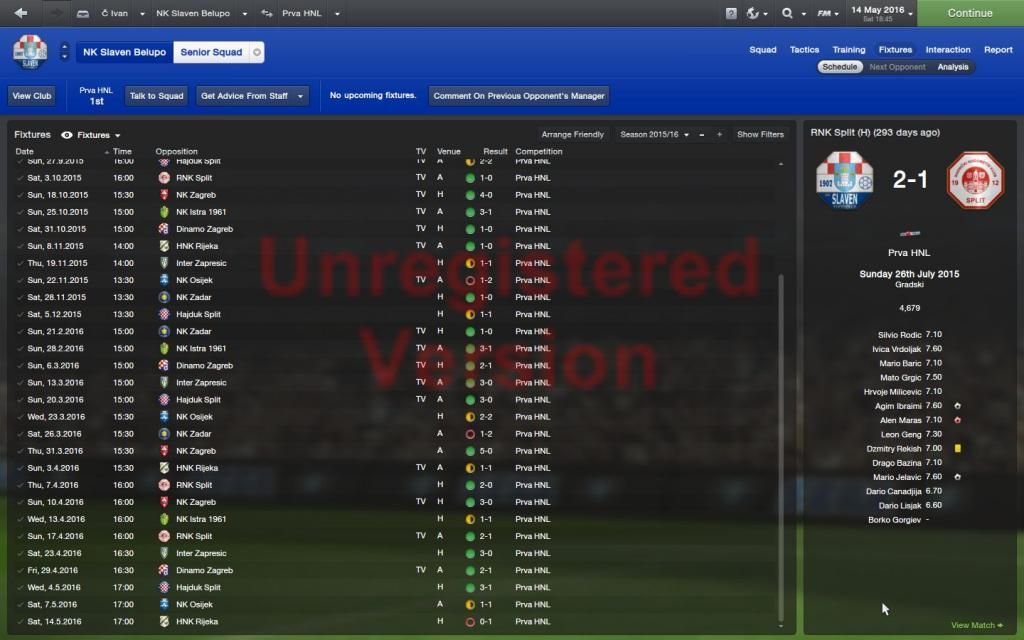1024x640 pixels.
Task: Comment on previous opponent's manager
Action: [519, 96]
